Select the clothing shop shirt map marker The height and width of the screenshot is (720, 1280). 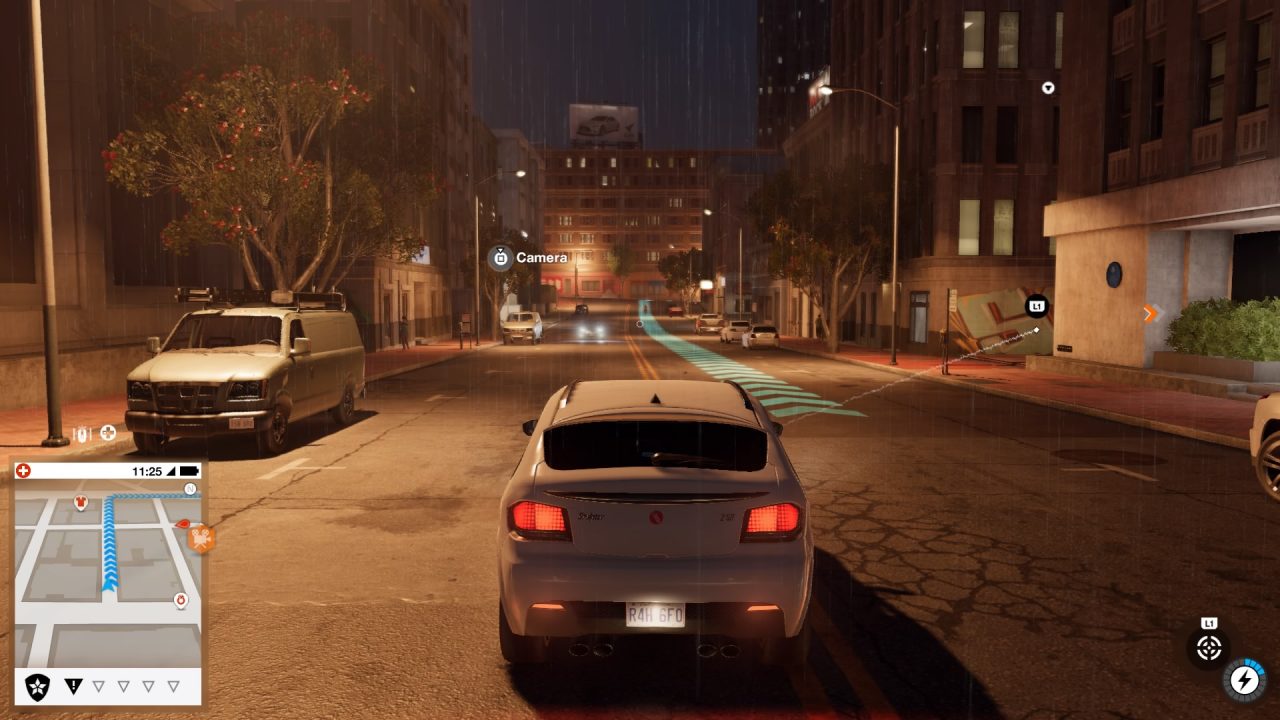click(x=81, y=501)
